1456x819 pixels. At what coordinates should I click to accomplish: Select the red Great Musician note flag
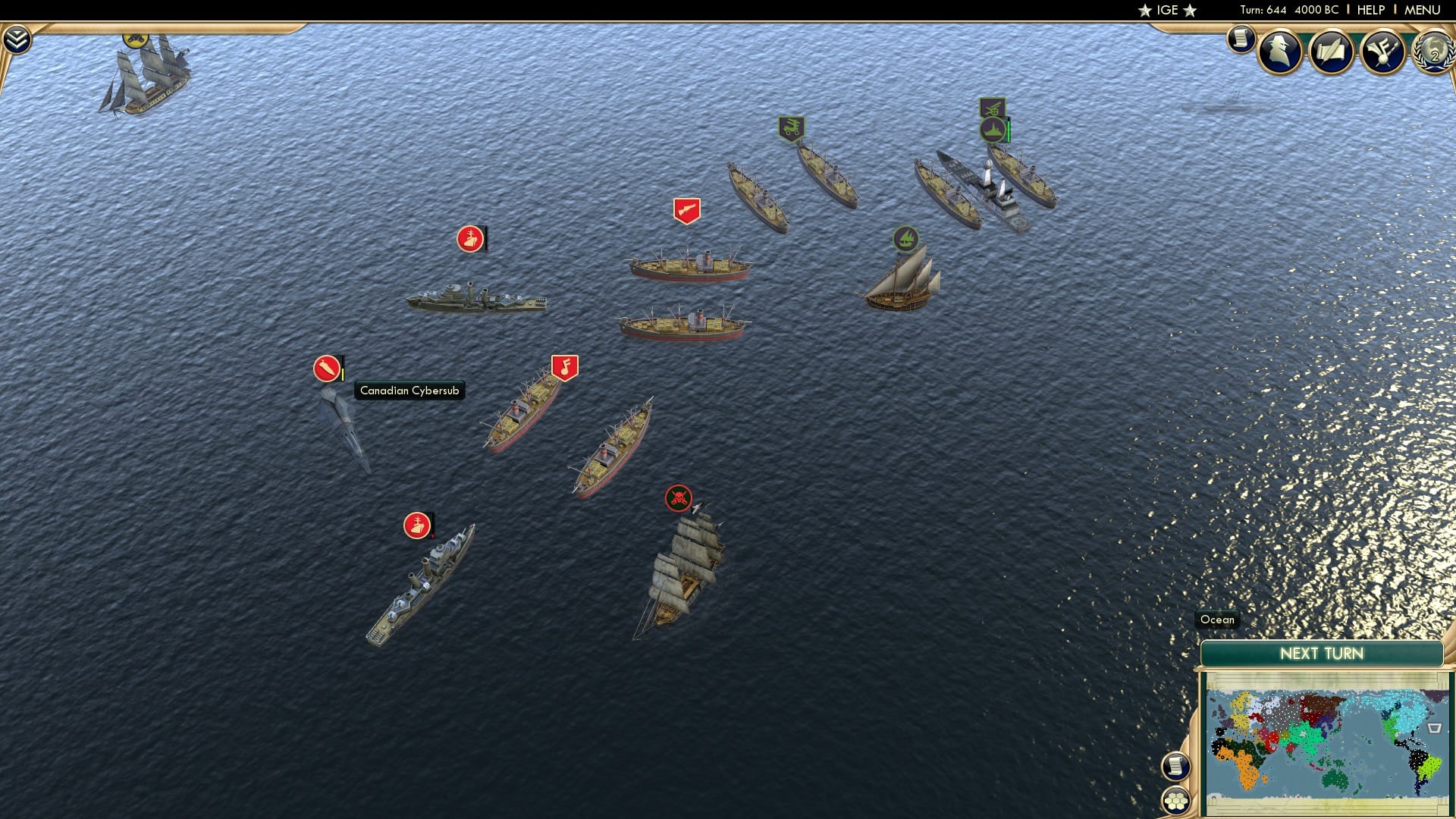tap(564, 365)
